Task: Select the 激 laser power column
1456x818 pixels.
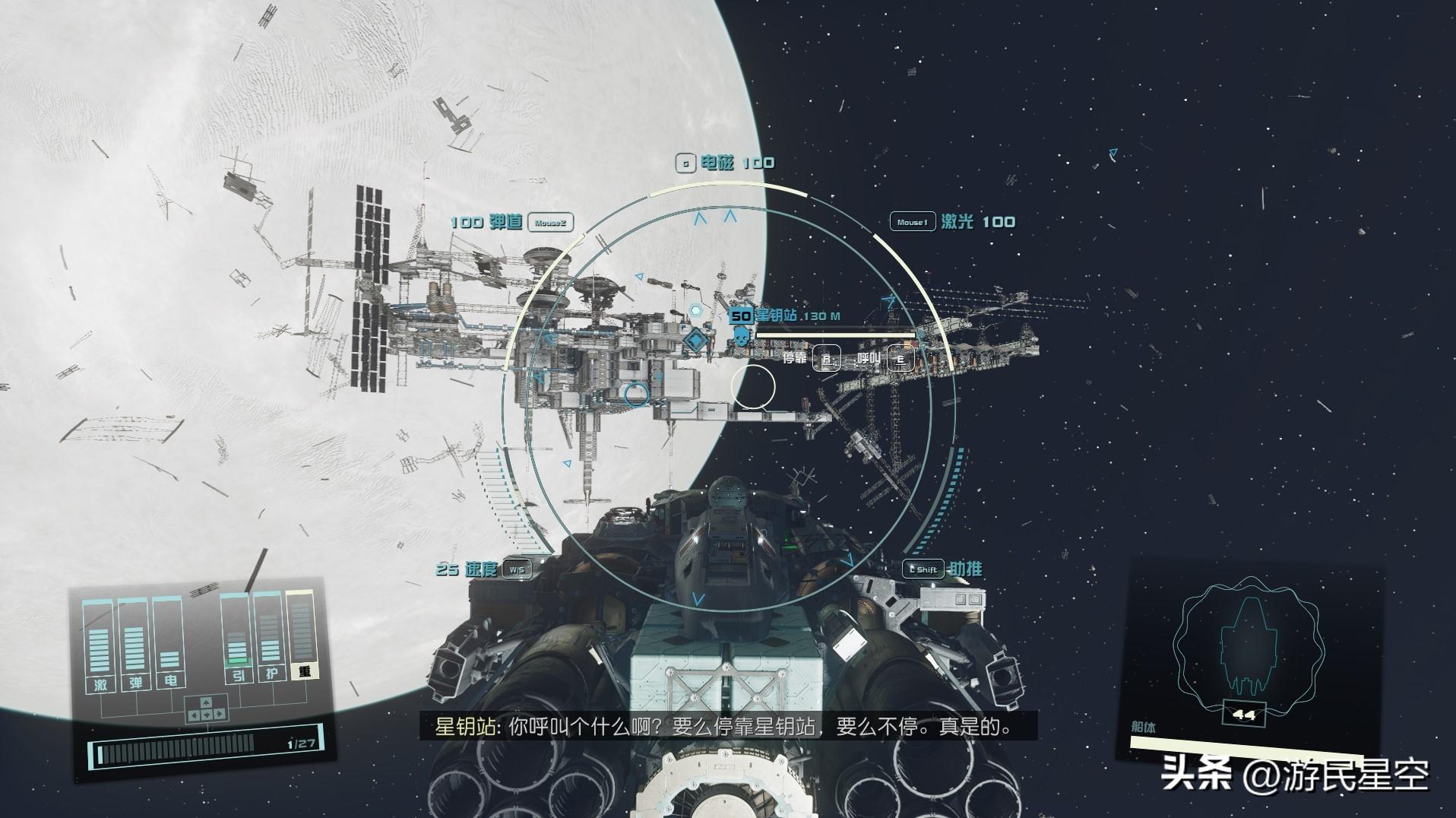Action: 100,646
